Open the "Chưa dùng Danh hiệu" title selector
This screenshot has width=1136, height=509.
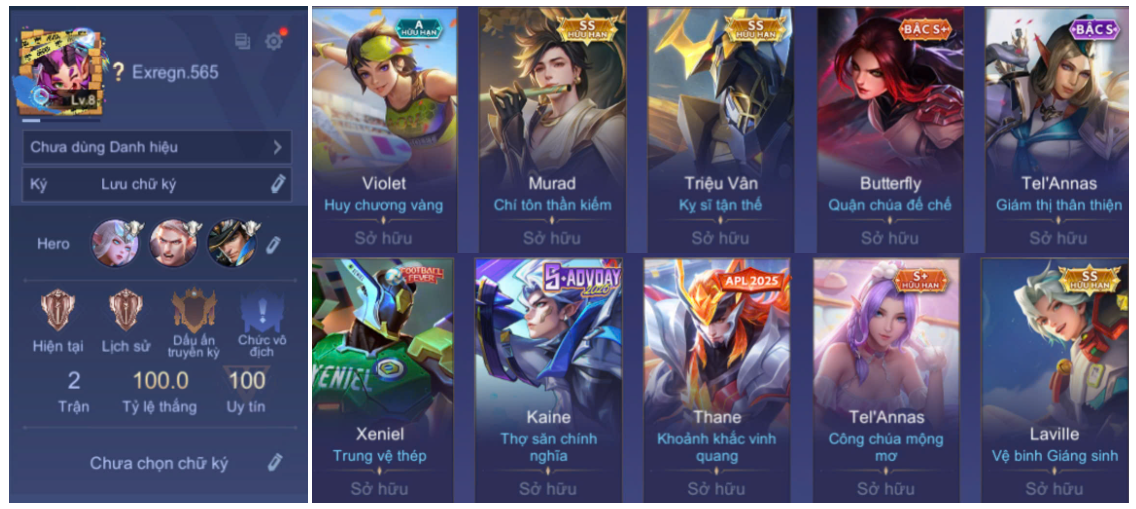pyautogui.click(x=157, y=147)
